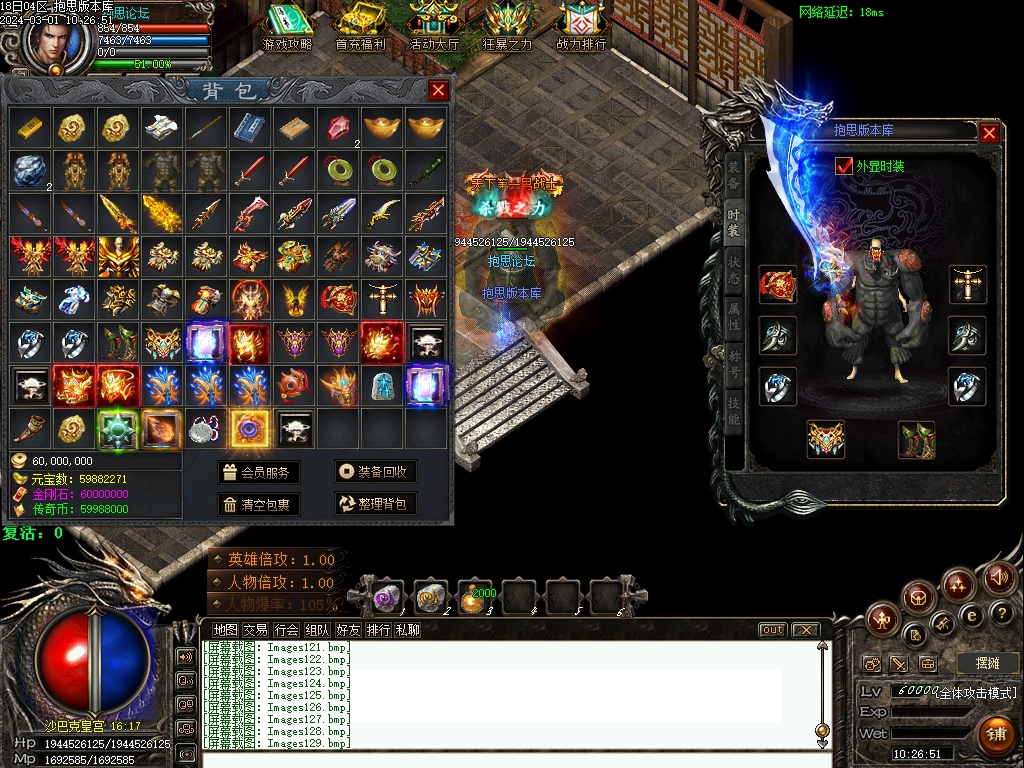Close the 背包 backpack window

pyautogui.click(x=438, y=91)
